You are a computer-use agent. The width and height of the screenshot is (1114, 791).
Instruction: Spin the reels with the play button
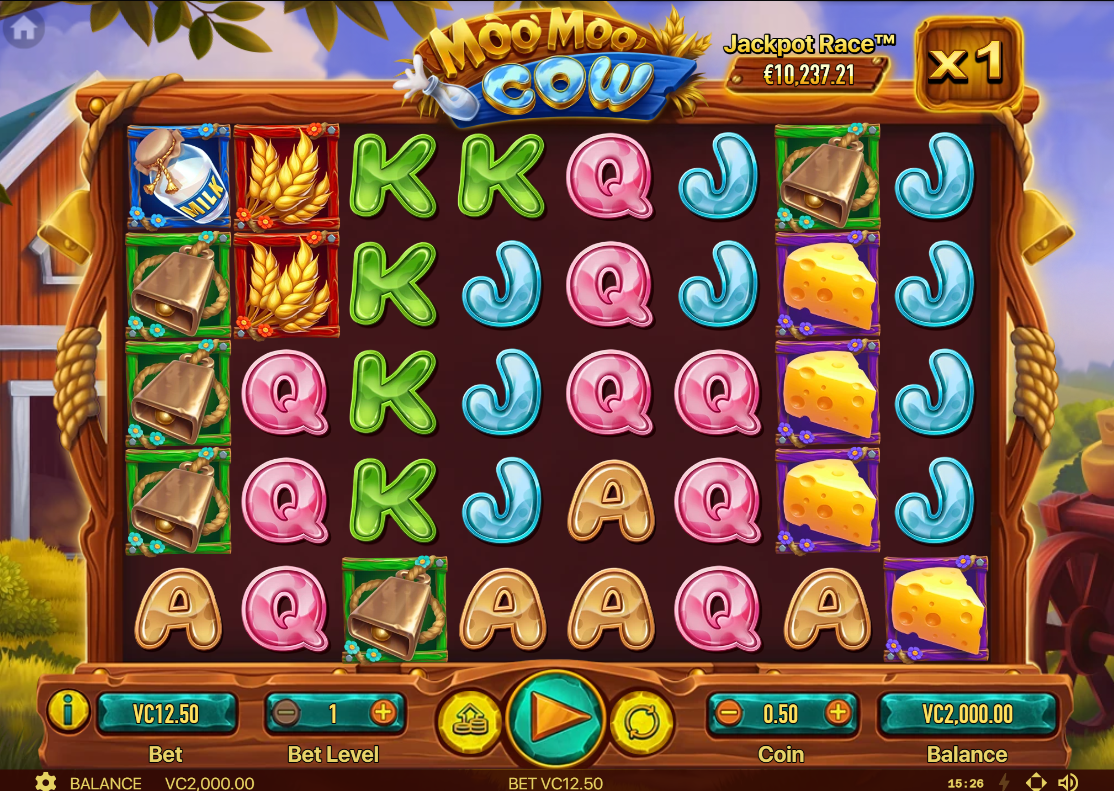pos(555,717)
